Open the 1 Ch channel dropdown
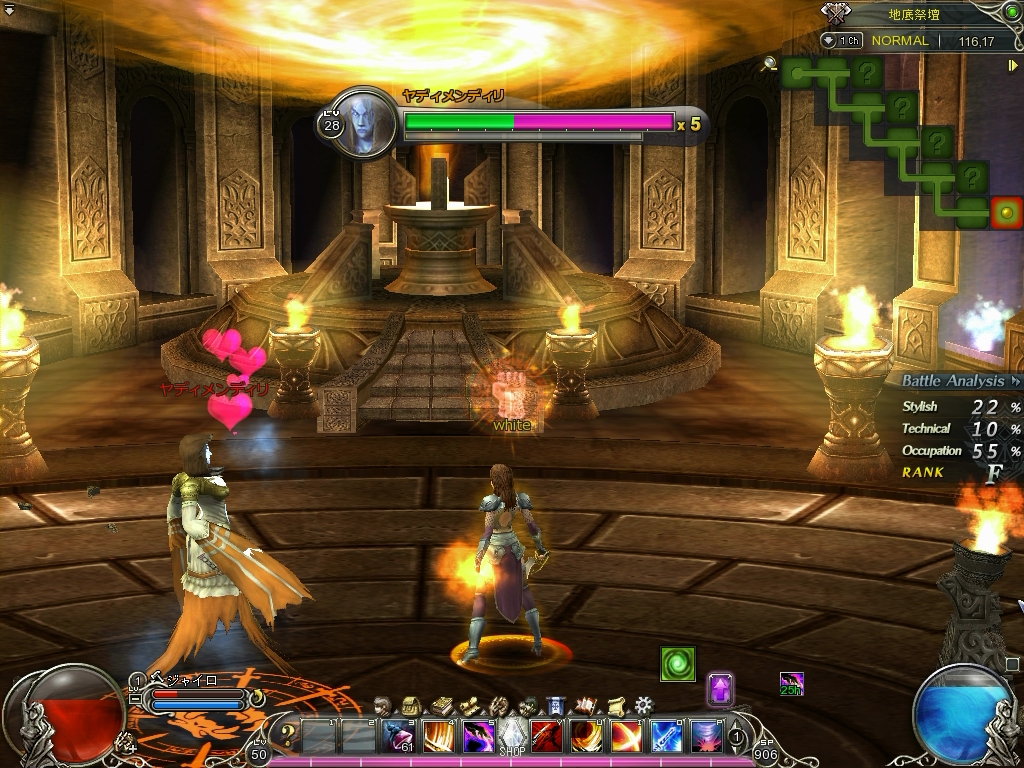The height and width of the screenshot is (768, 1024). tap(842, 41)
